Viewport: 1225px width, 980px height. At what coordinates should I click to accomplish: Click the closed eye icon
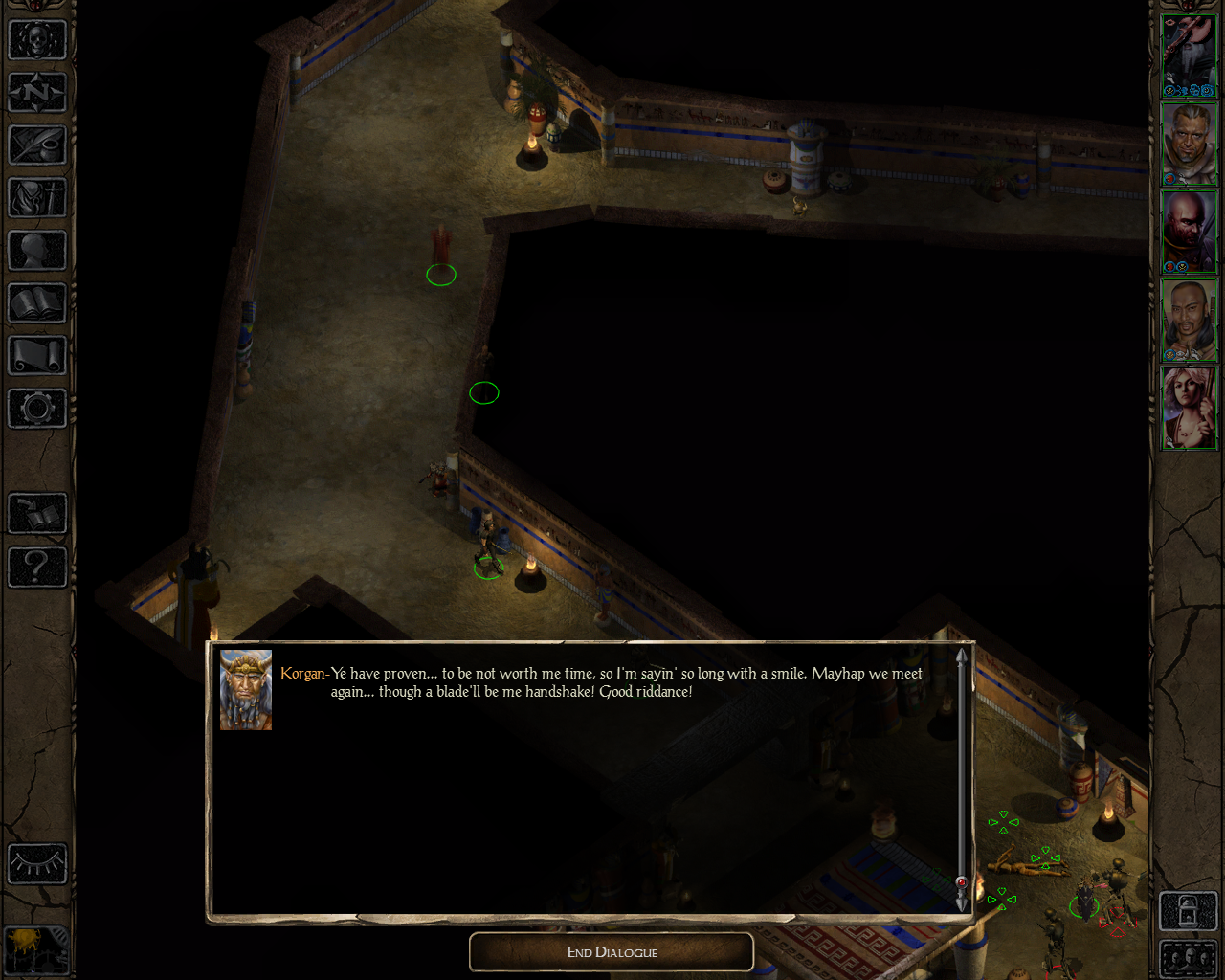[37, 864]
